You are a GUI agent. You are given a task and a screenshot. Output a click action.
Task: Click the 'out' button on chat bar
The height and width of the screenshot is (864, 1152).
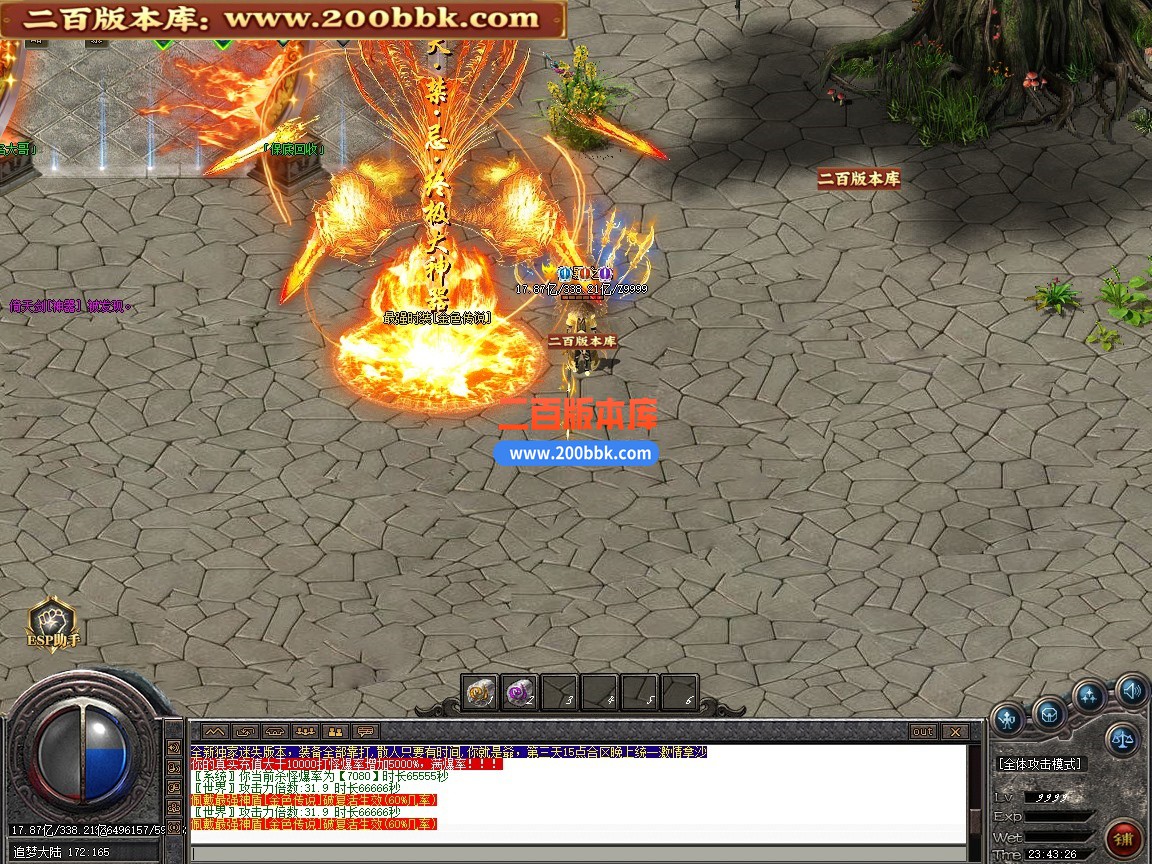click(x=922, y=732)
